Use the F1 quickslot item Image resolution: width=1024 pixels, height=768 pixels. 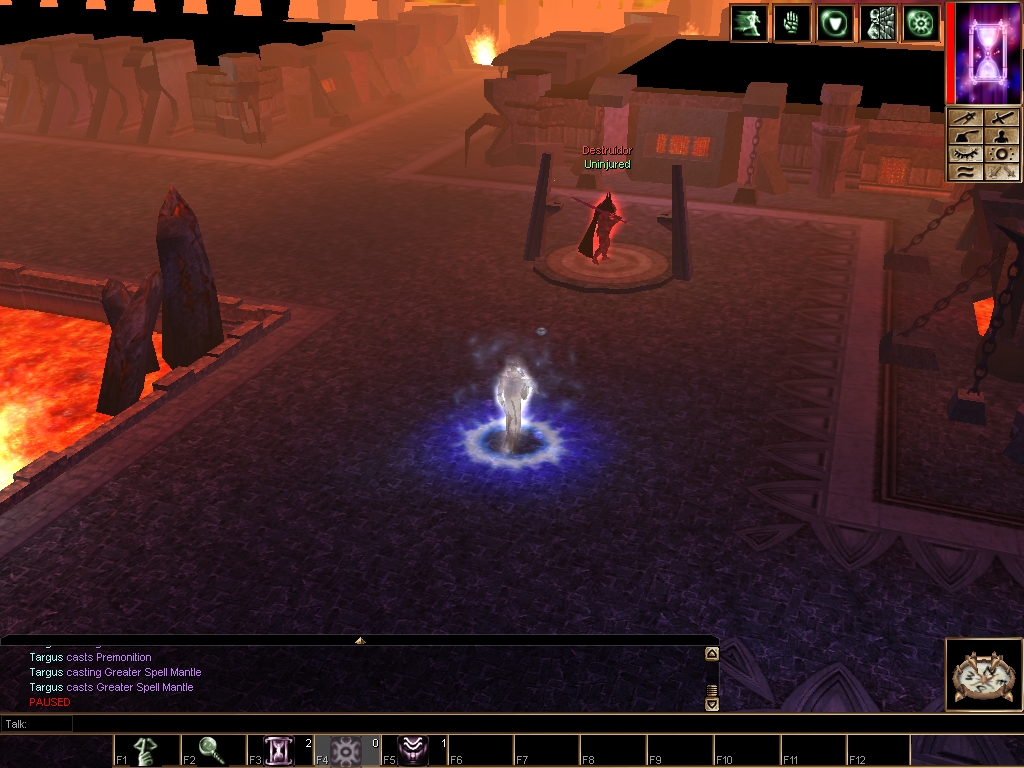(146, 750)
